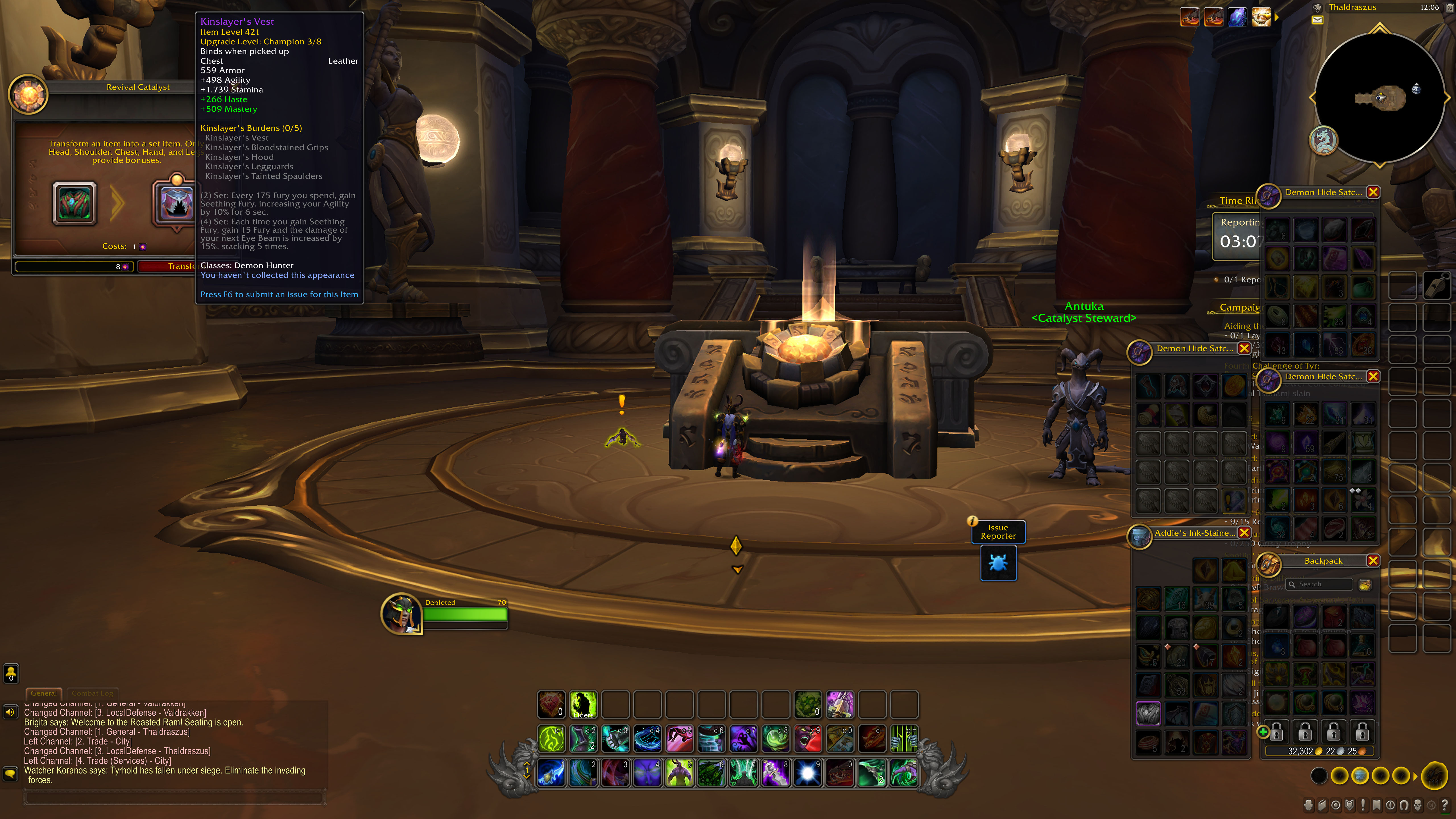
Task: Use the Elders macro on the action bar
Action: point(583,705)
